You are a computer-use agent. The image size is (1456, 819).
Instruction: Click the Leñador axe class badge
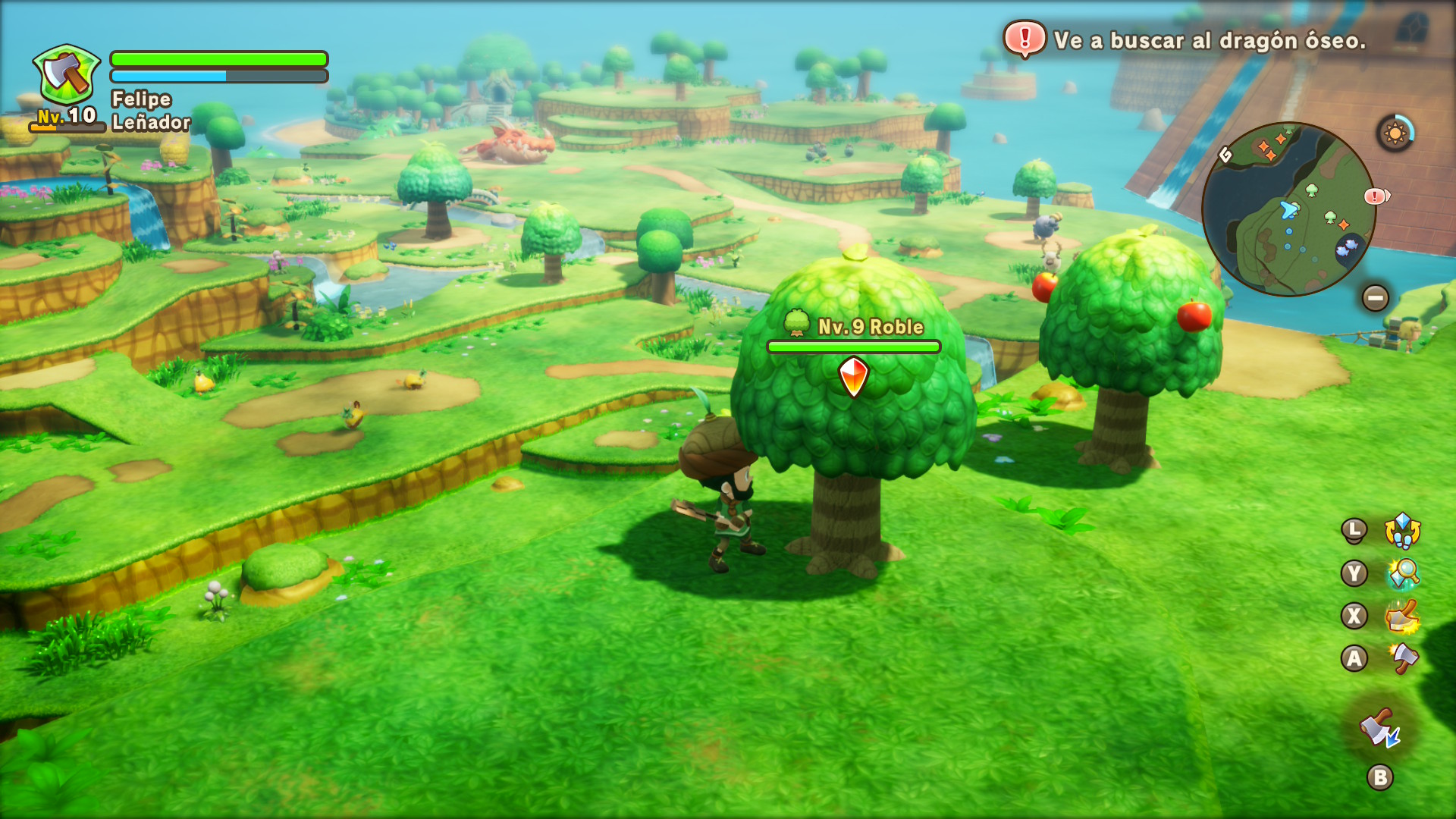point(67,75)
